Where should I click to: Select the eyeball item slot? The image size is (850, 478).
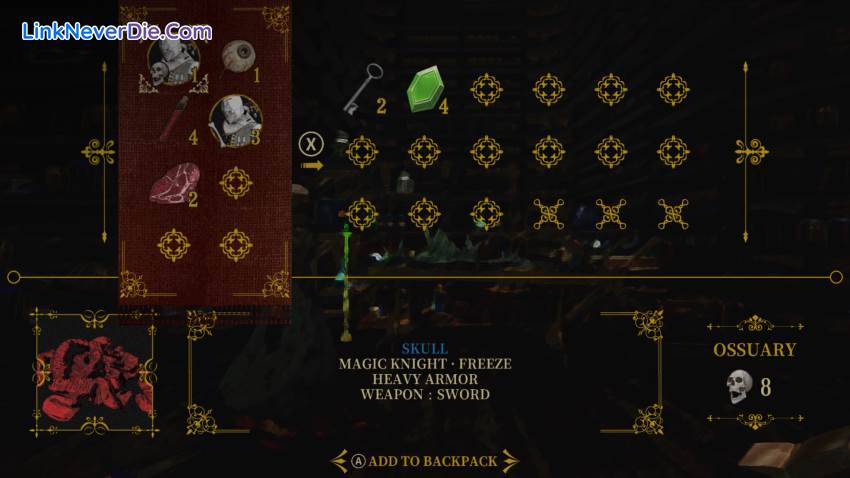[236, 58]
